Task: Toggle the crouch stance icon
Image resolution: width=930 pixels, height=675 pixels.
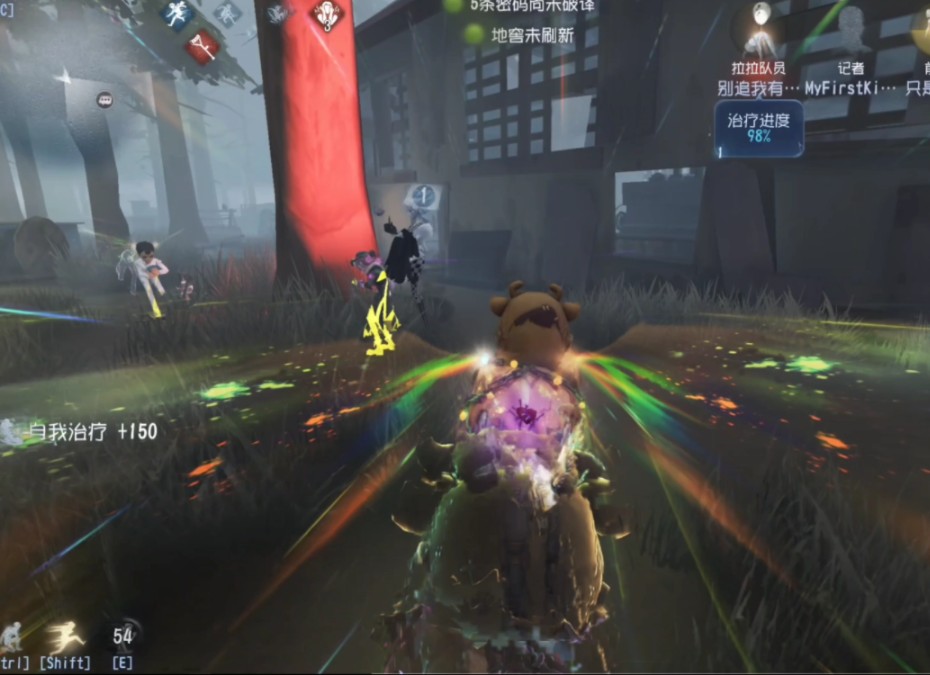Action: tap(11, 636)
